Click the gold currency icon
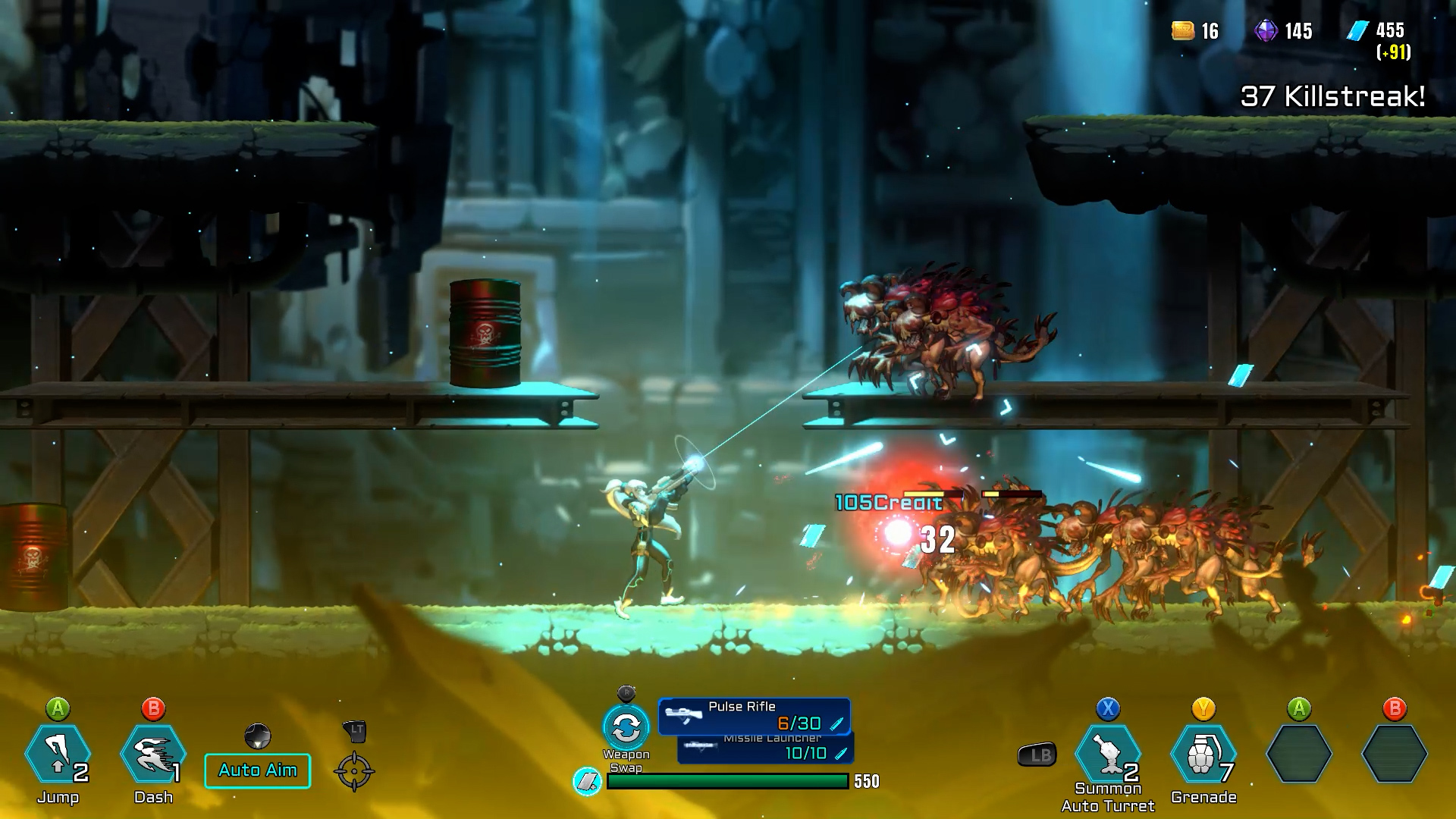Image resolution: width=1456 pixels, height=819 pixels. (1181, 32)
